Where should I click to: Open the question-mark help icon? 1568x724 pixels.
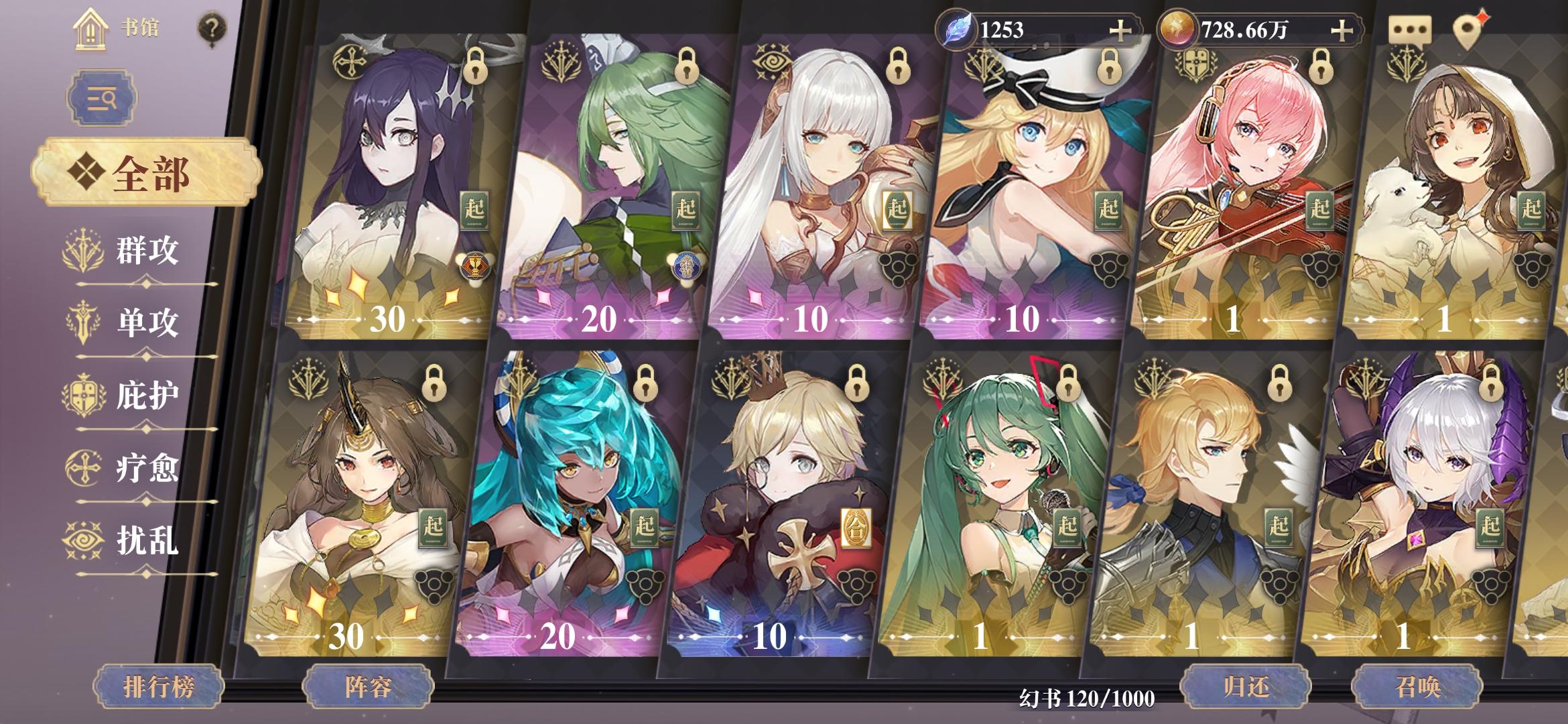point(212,28)
